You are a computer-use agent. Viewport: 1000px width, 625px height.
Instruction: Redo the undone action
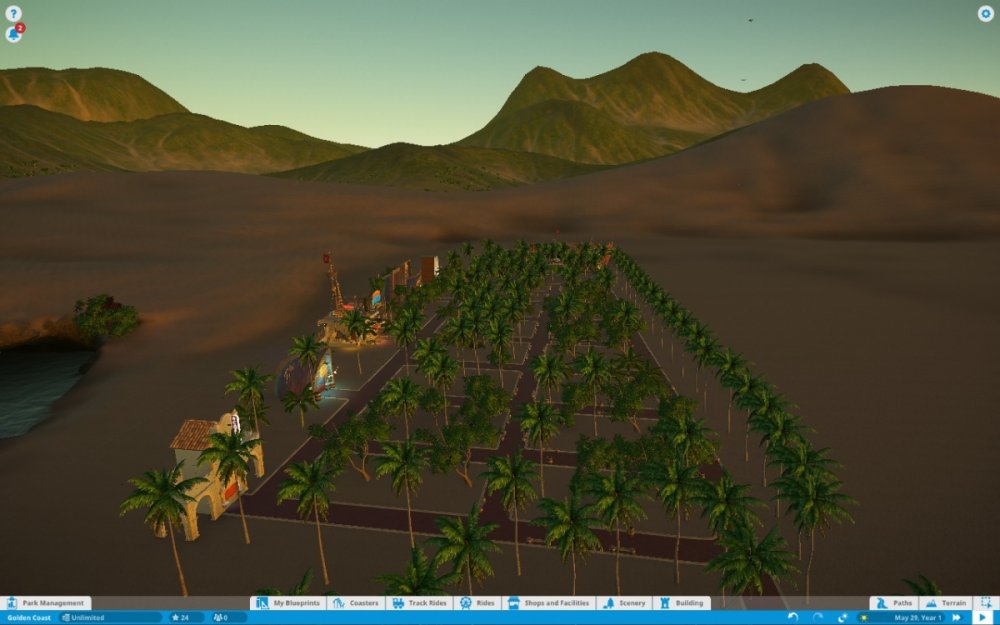pos(818,618)
